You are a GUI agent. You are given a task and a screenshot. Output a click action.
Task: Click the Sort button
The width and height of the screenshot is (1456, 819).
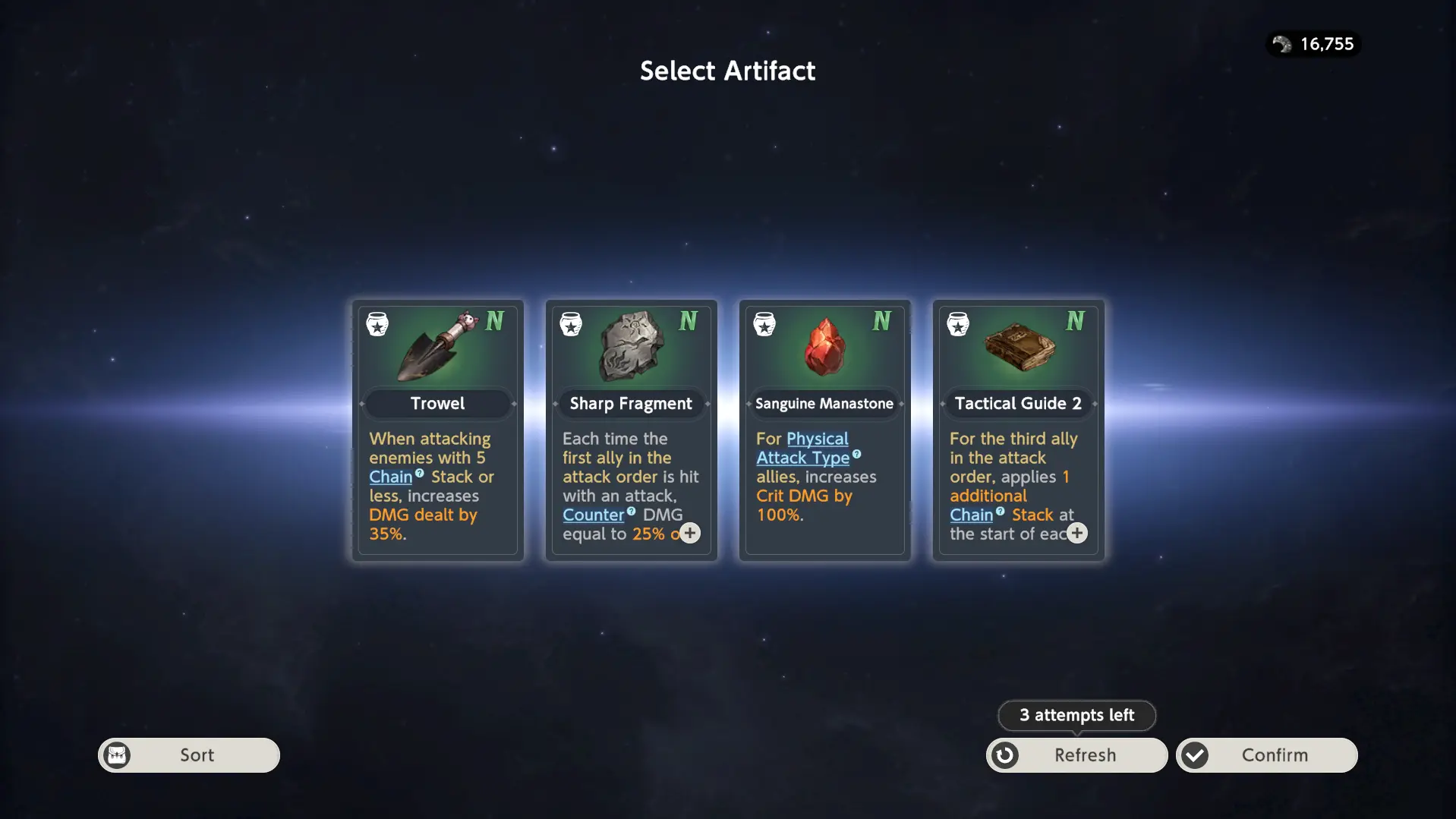click(x=189, y=755)
